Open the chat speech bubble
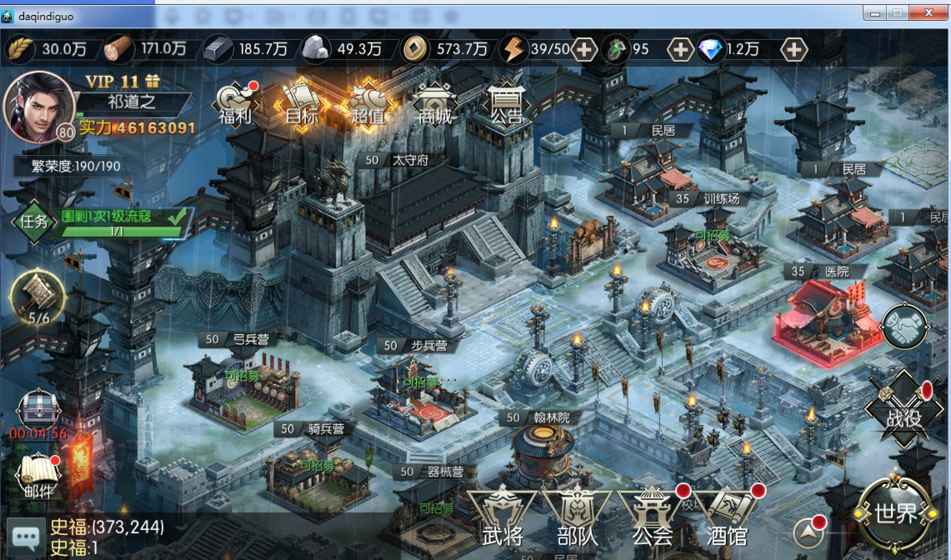The width and height of the screenshot is (951, 560). (x=26, y=537)
